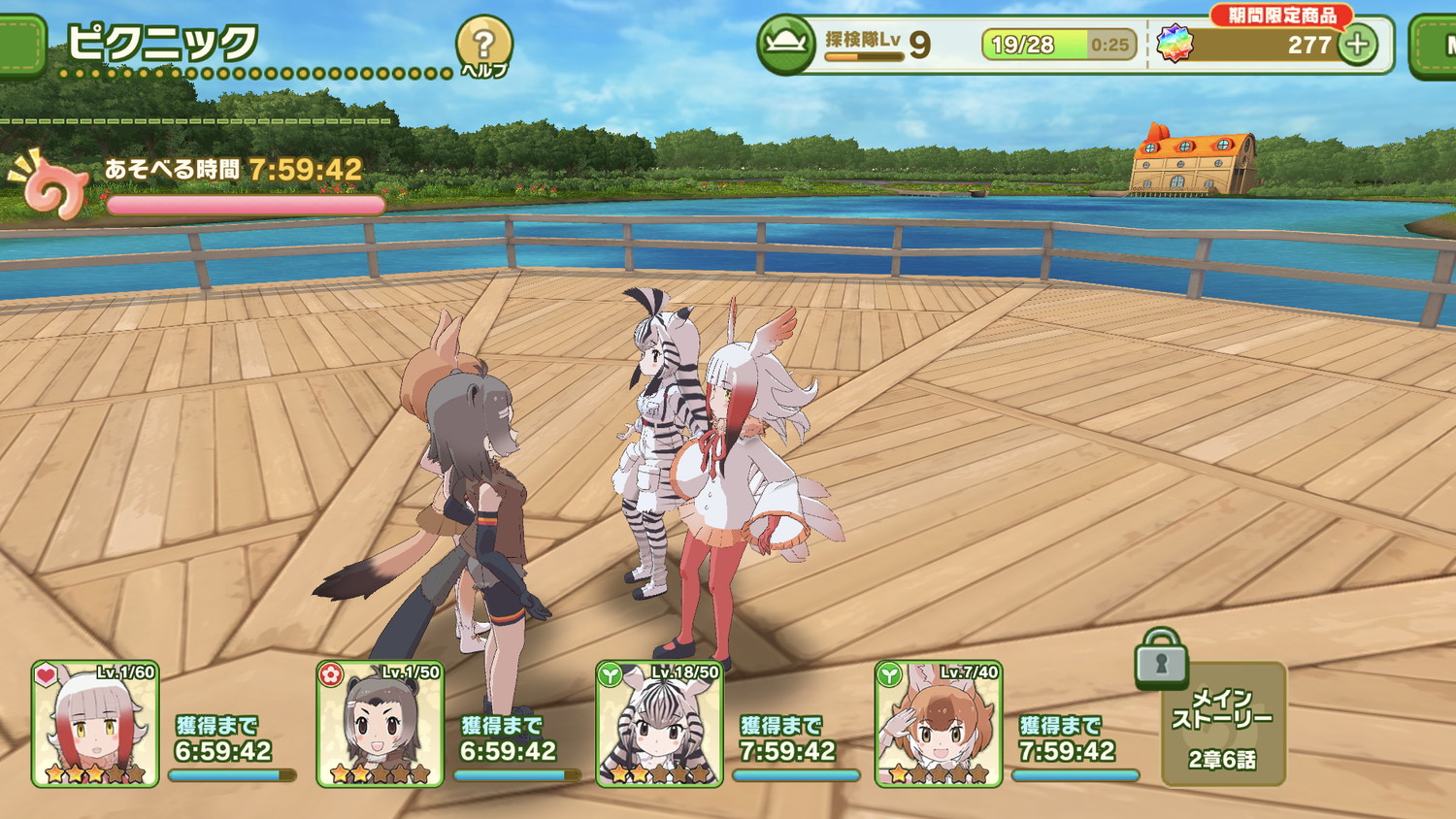The image size is (1456, 819).
Task: Tap the green plus to buy gems
Action: [1357, 45]
